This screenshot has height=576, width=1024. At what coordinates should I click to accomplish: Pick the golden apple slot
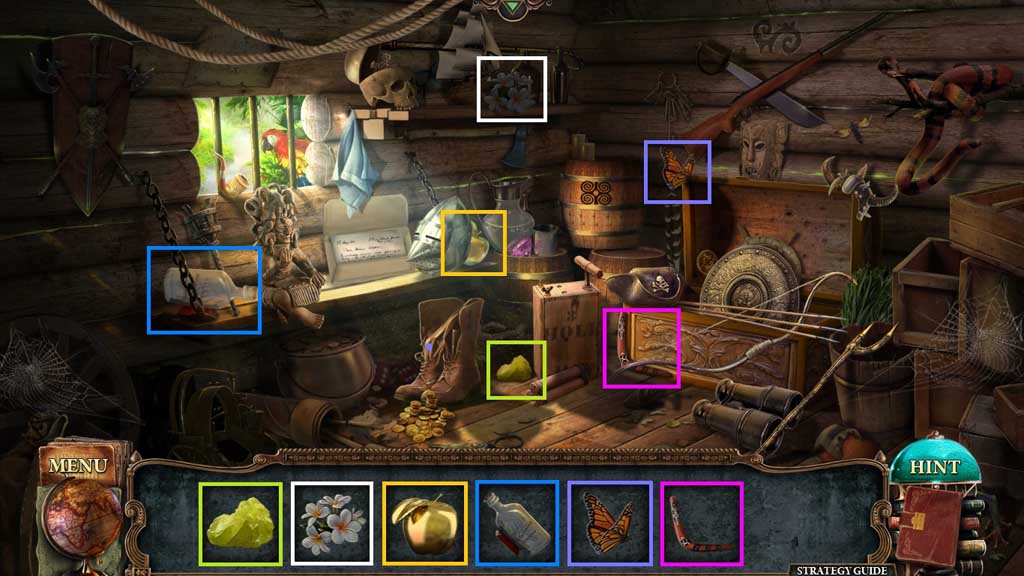click(x=425, y=523)
